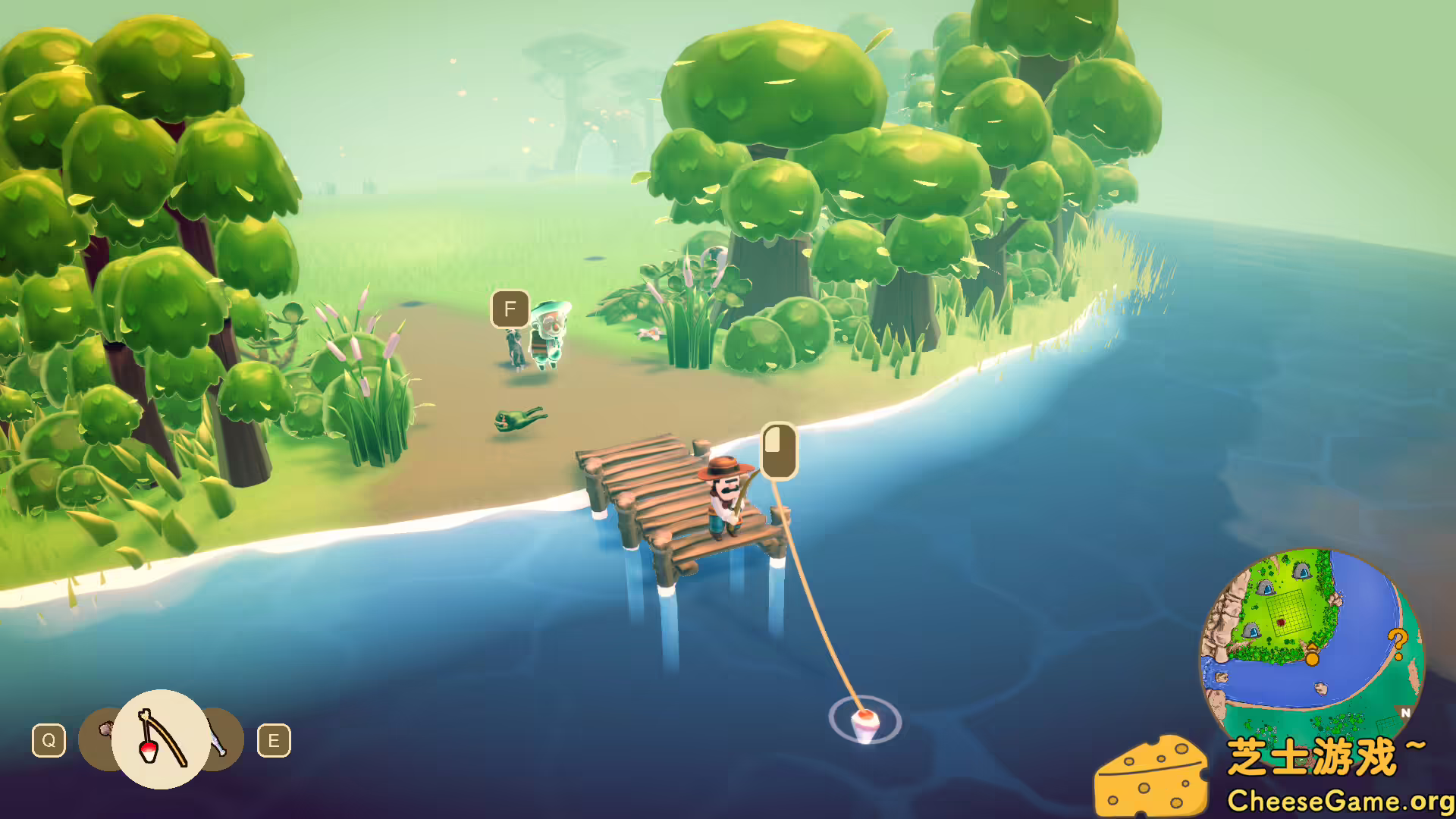
Task: Click the N compass indicator on the minimap
Action: pyautogui.click(x=1405, y=713)
